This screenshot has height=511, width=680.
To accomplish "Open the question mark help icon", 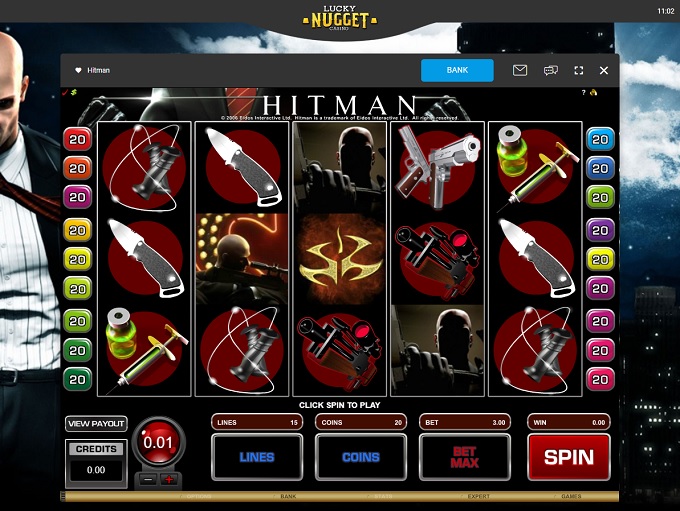I will point(583,93).
